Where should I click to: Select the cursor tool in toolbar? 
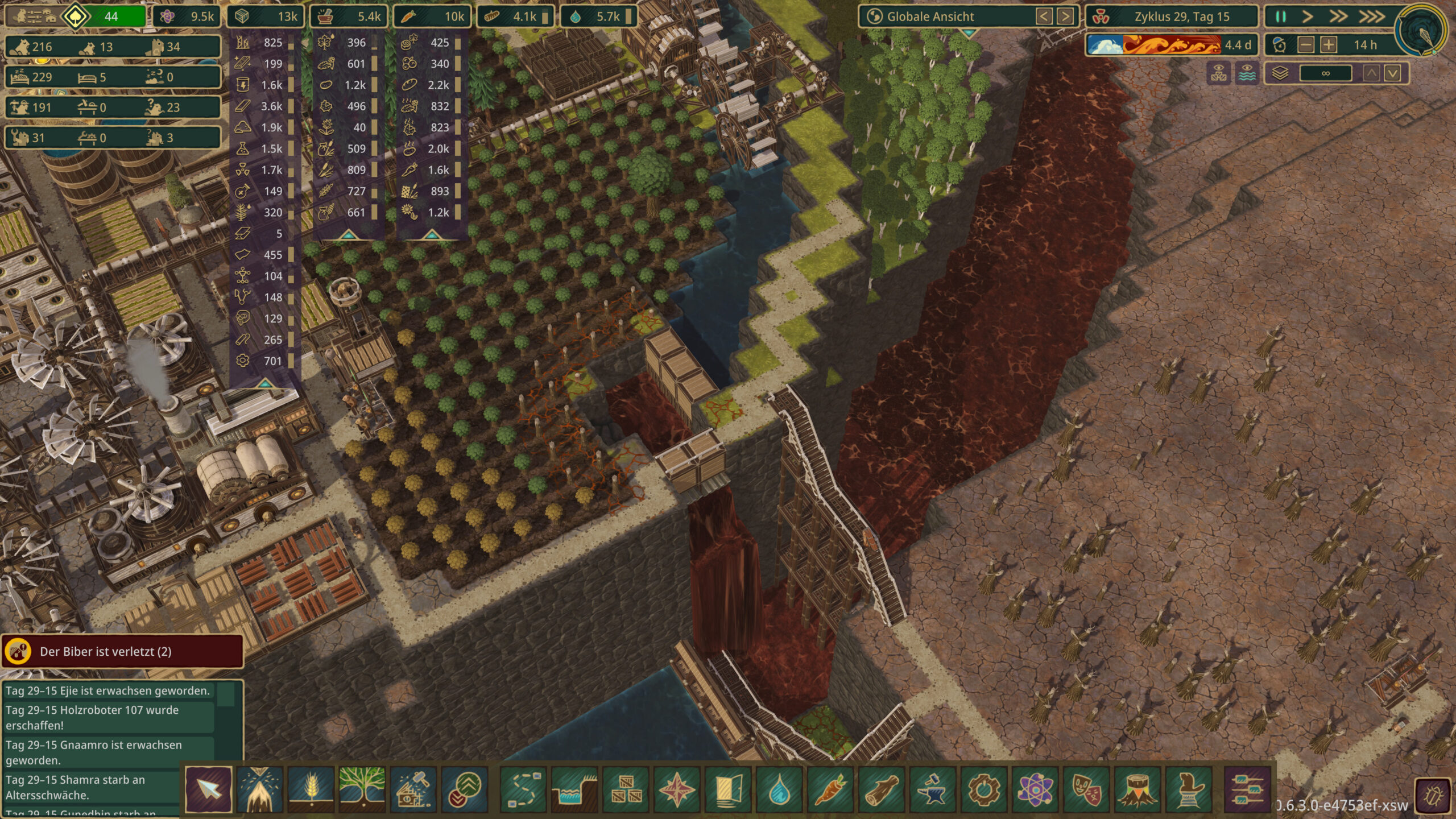click(208, 789)
